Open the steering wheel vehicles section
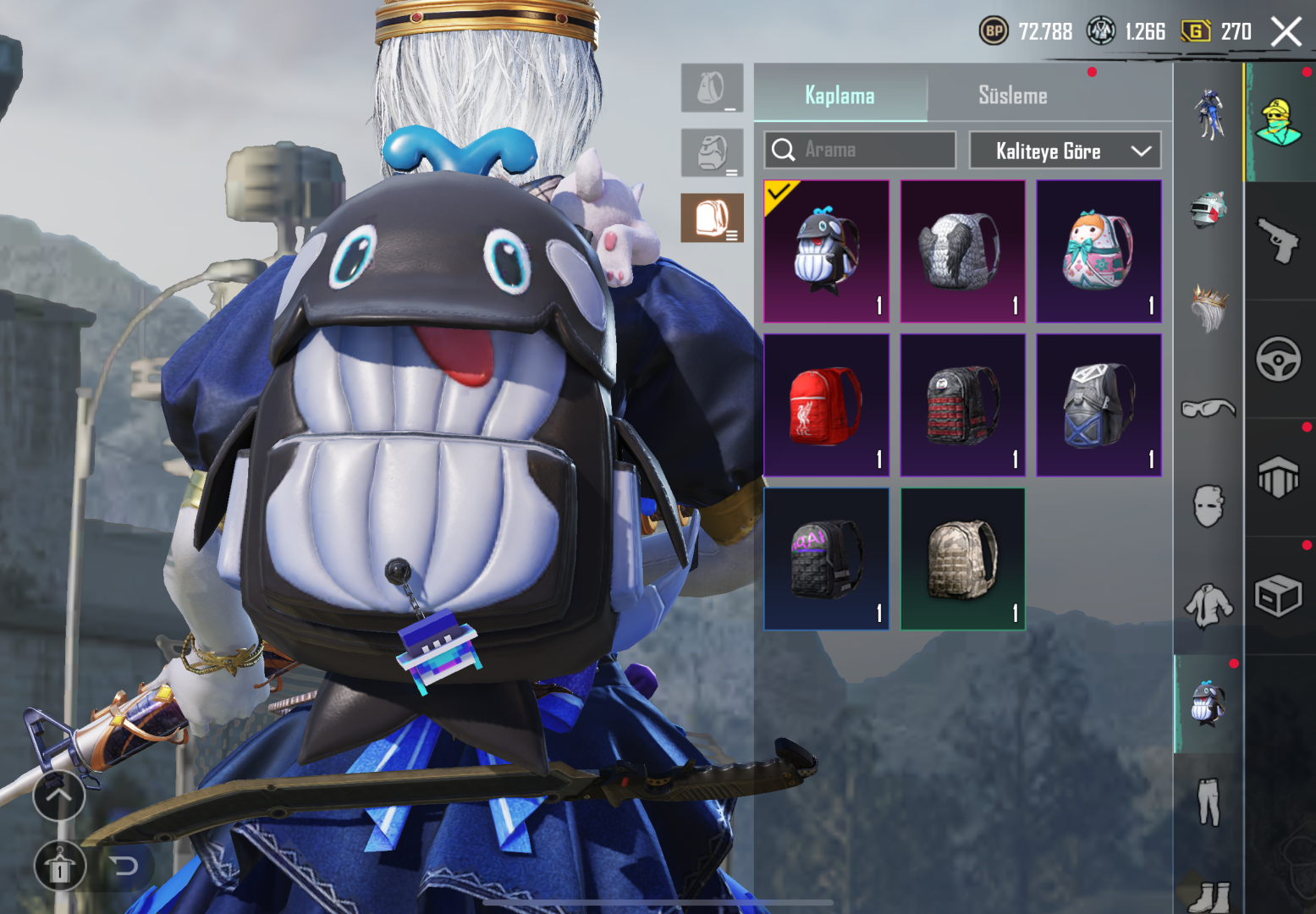 point(1278,360)
